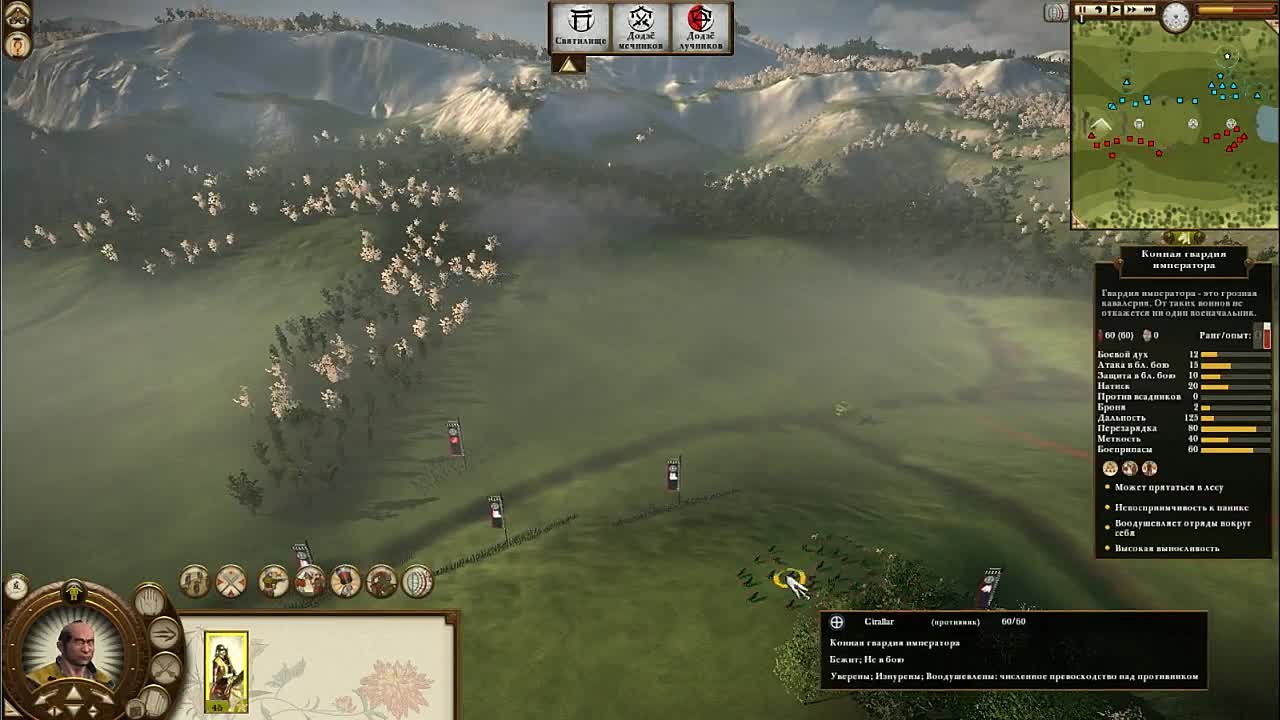Click the globe-shaped ability icon
The height and width of the screenshot is (720, 1280).
(417, 581)
